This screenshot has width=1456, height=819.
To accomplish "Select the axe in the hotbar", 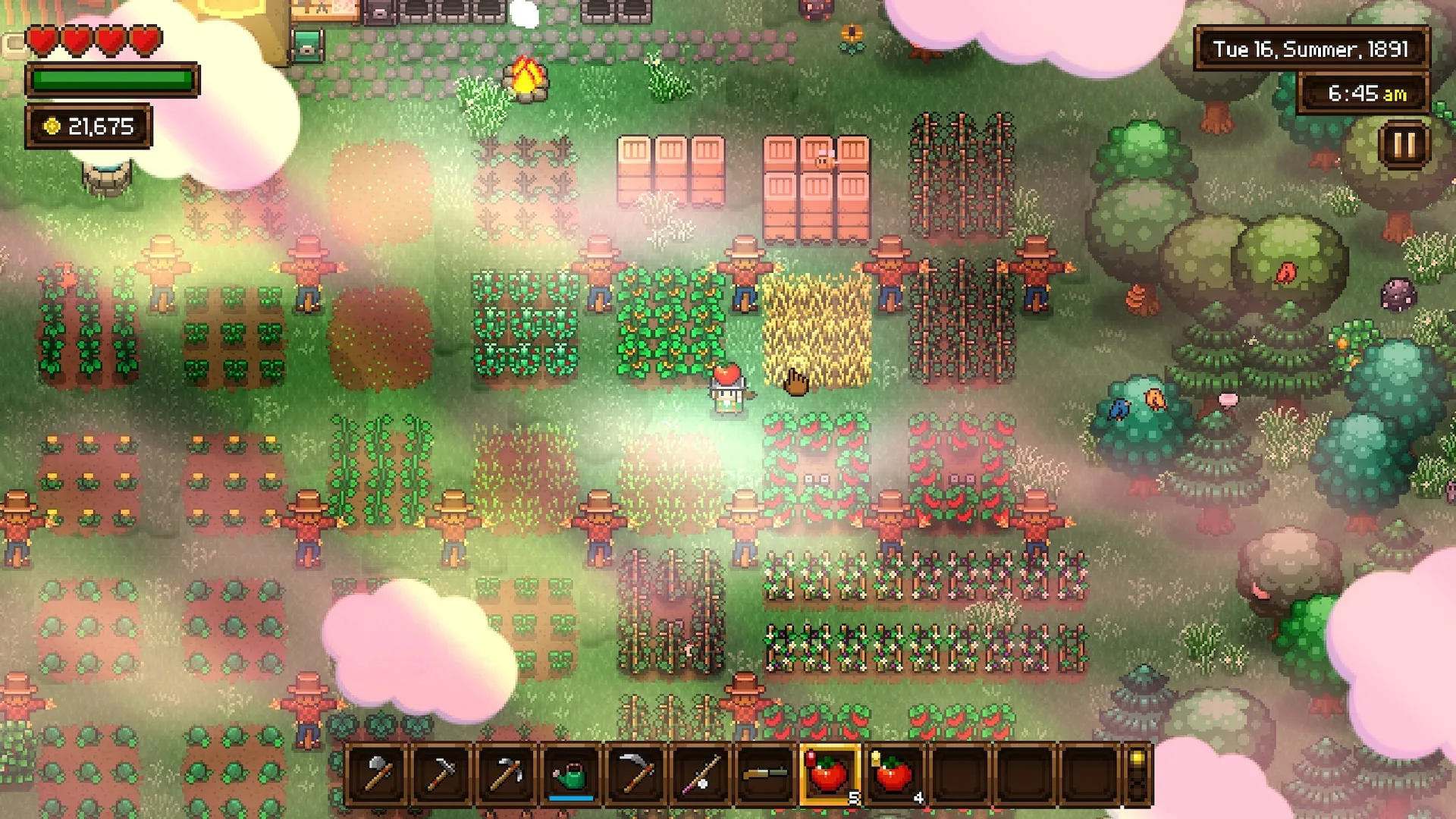I will point(377,774).
